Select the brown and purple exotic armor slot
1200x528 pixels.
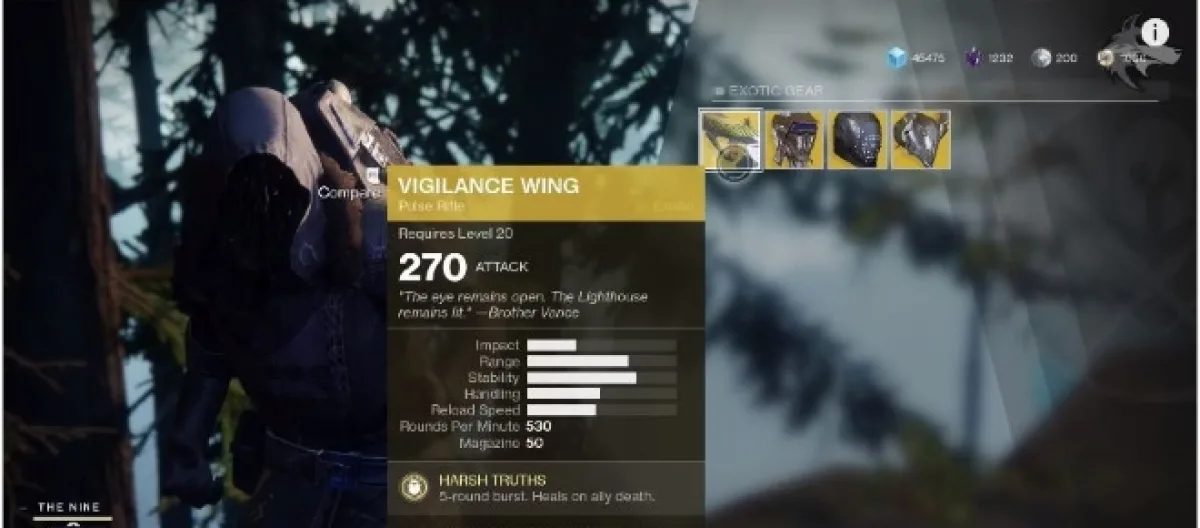click(x=794, y=140)
